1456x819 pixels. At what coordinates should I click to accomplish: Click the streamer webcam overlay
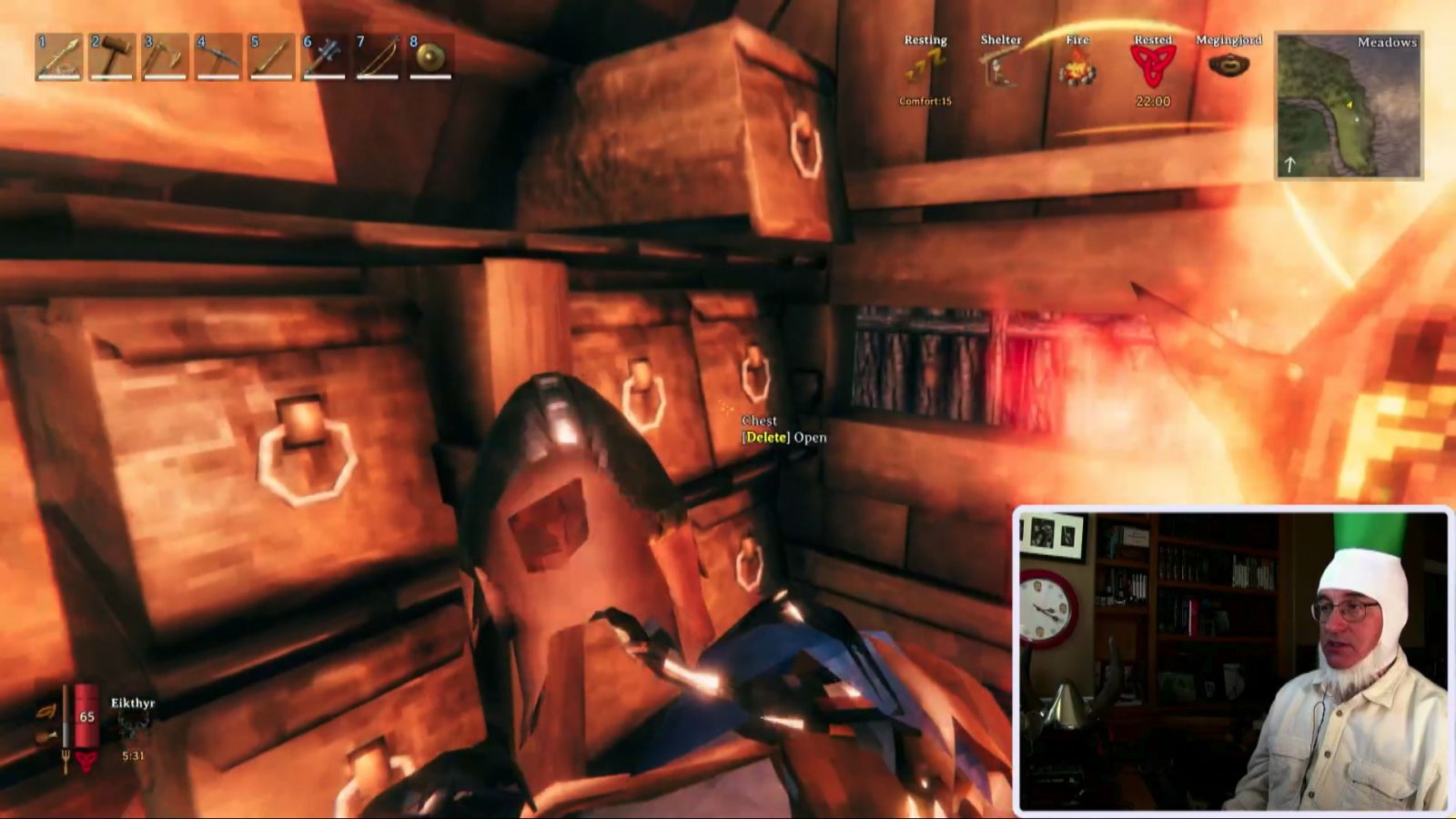coord(1232,658)
